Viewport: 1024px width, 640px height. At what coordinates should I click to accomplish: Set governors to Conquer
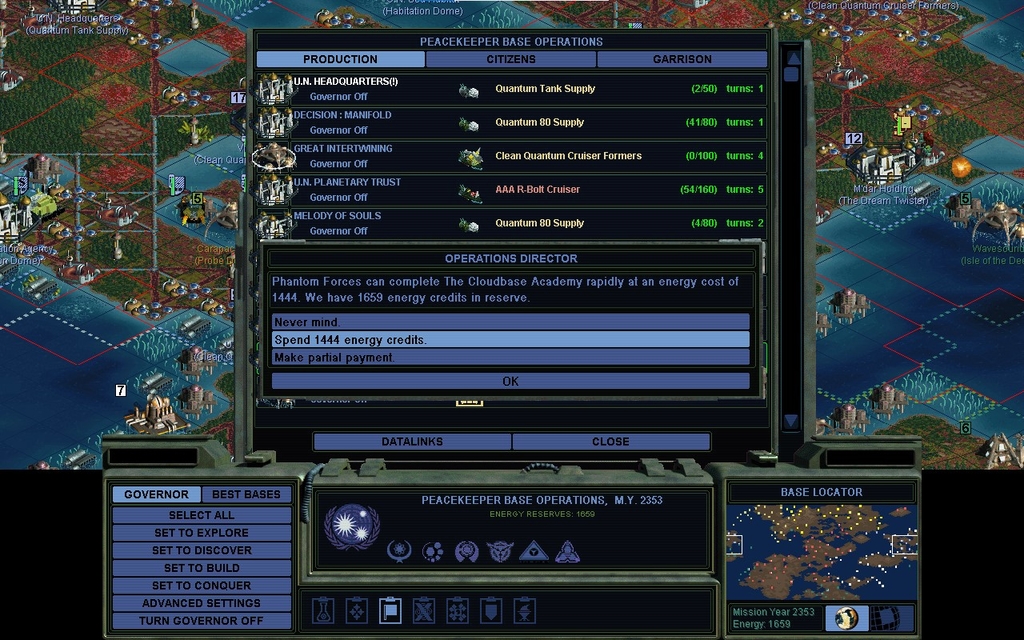[201, 585]
